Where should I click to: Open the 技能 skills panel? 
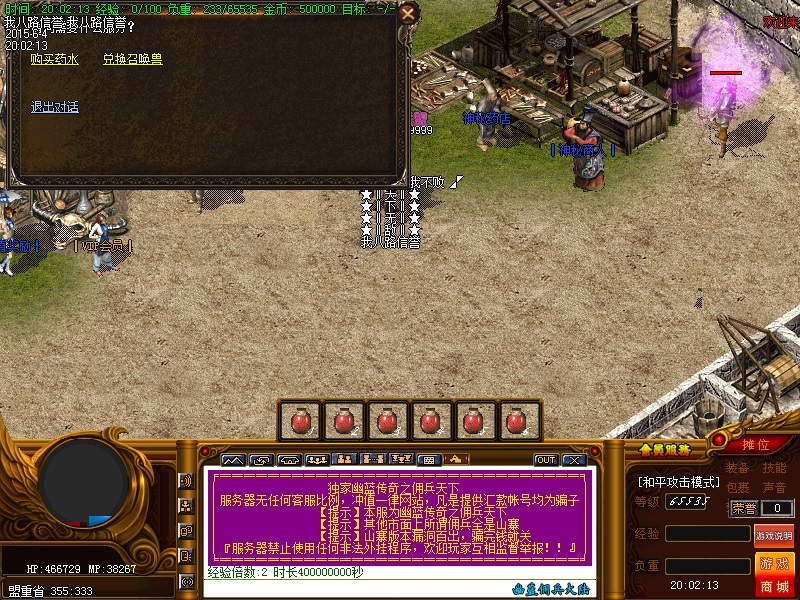pyautogui.click(x=774, y=468)
